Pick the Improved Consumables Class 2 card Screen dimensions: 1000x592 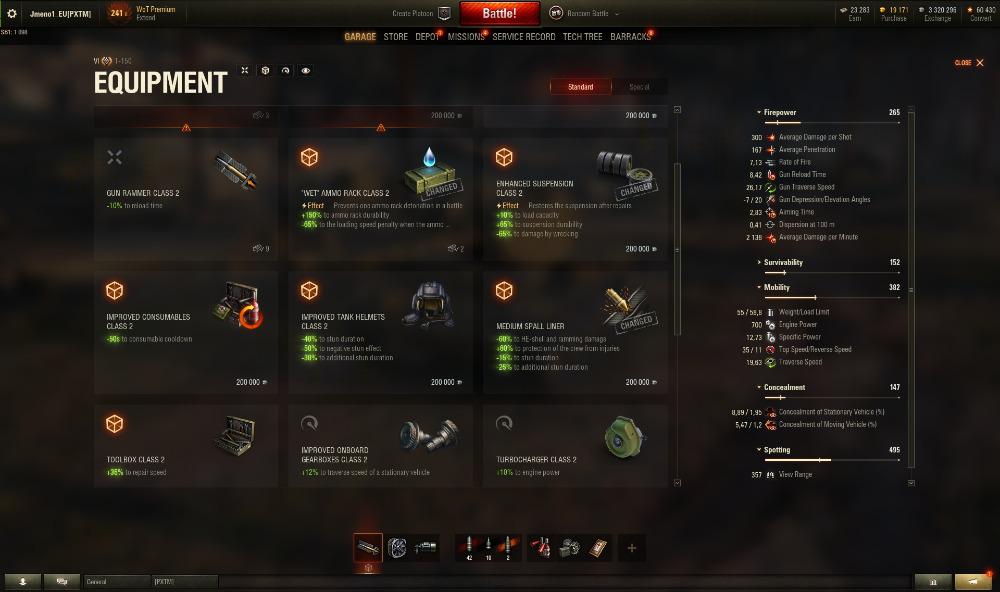click(186, 332)
